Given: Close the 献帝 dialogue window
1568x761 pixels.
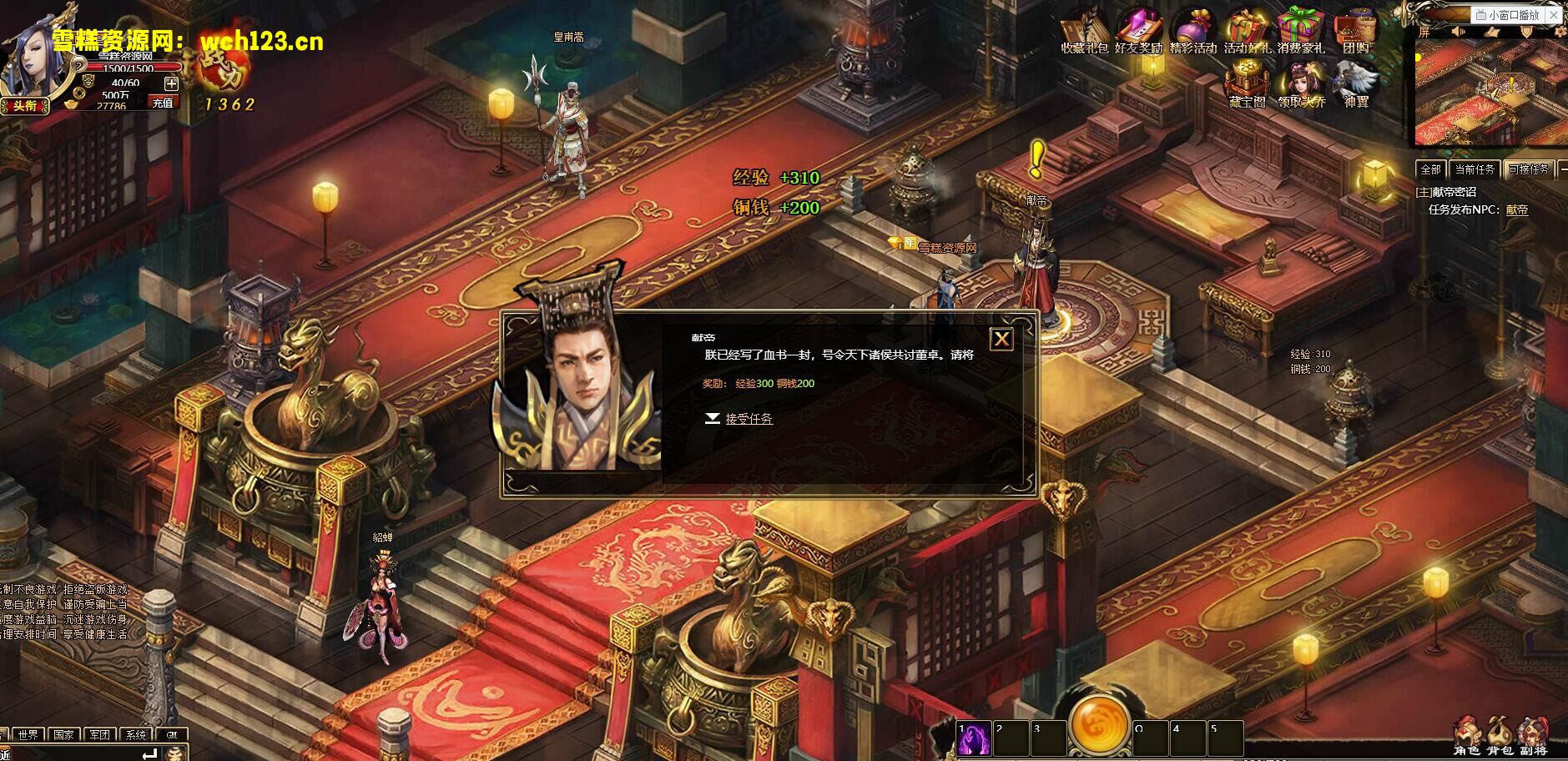Looking at the screenshot, I should [x=1001, y=339].
